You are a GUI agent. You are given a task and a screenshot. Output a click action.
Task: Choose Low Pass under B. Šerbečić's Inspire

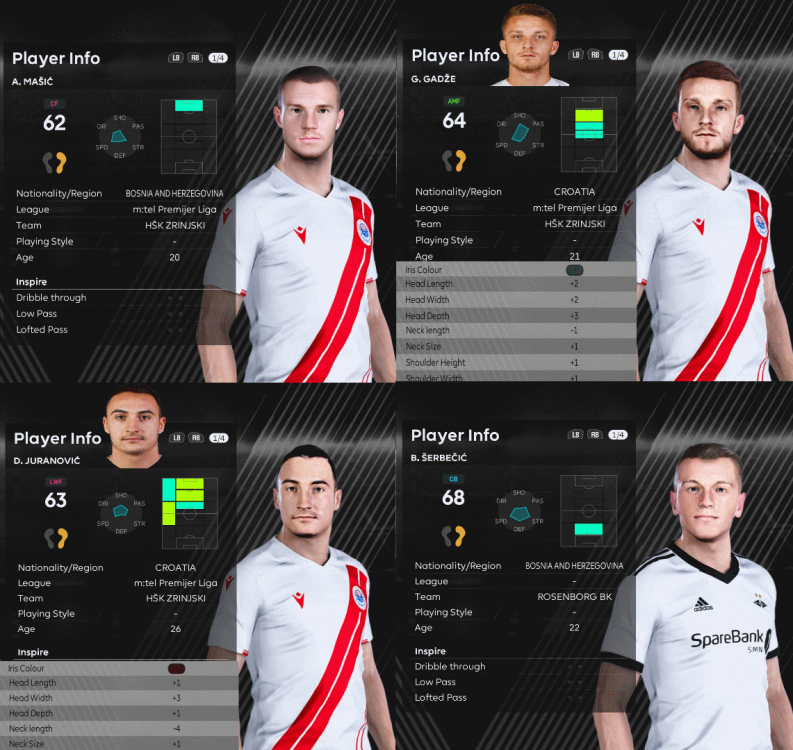436,682
